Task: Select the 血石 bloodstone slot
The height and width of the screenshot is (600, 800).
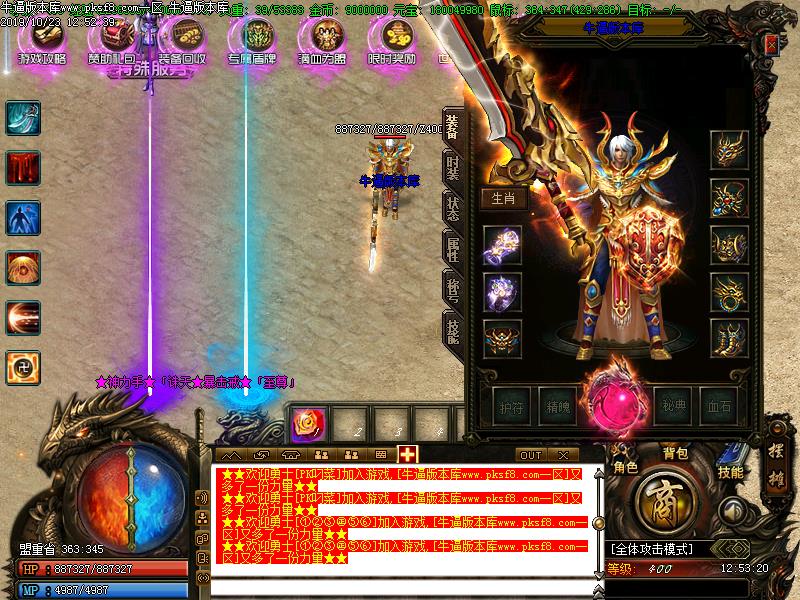Action: pos(720,407)
